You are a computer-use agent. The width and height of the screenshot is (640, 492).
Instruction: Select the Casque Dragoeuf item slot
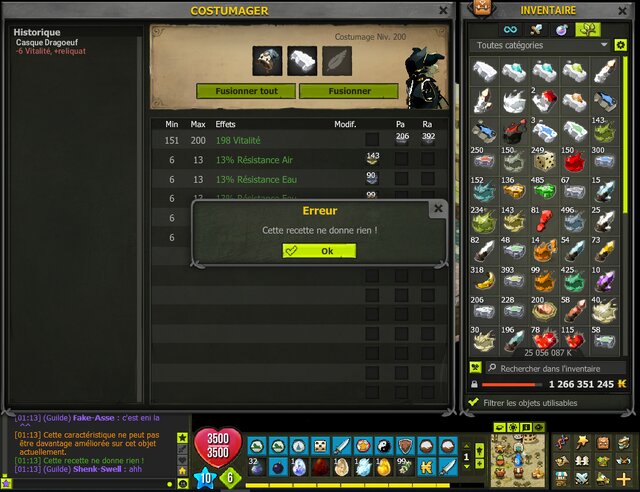(267, 60)
